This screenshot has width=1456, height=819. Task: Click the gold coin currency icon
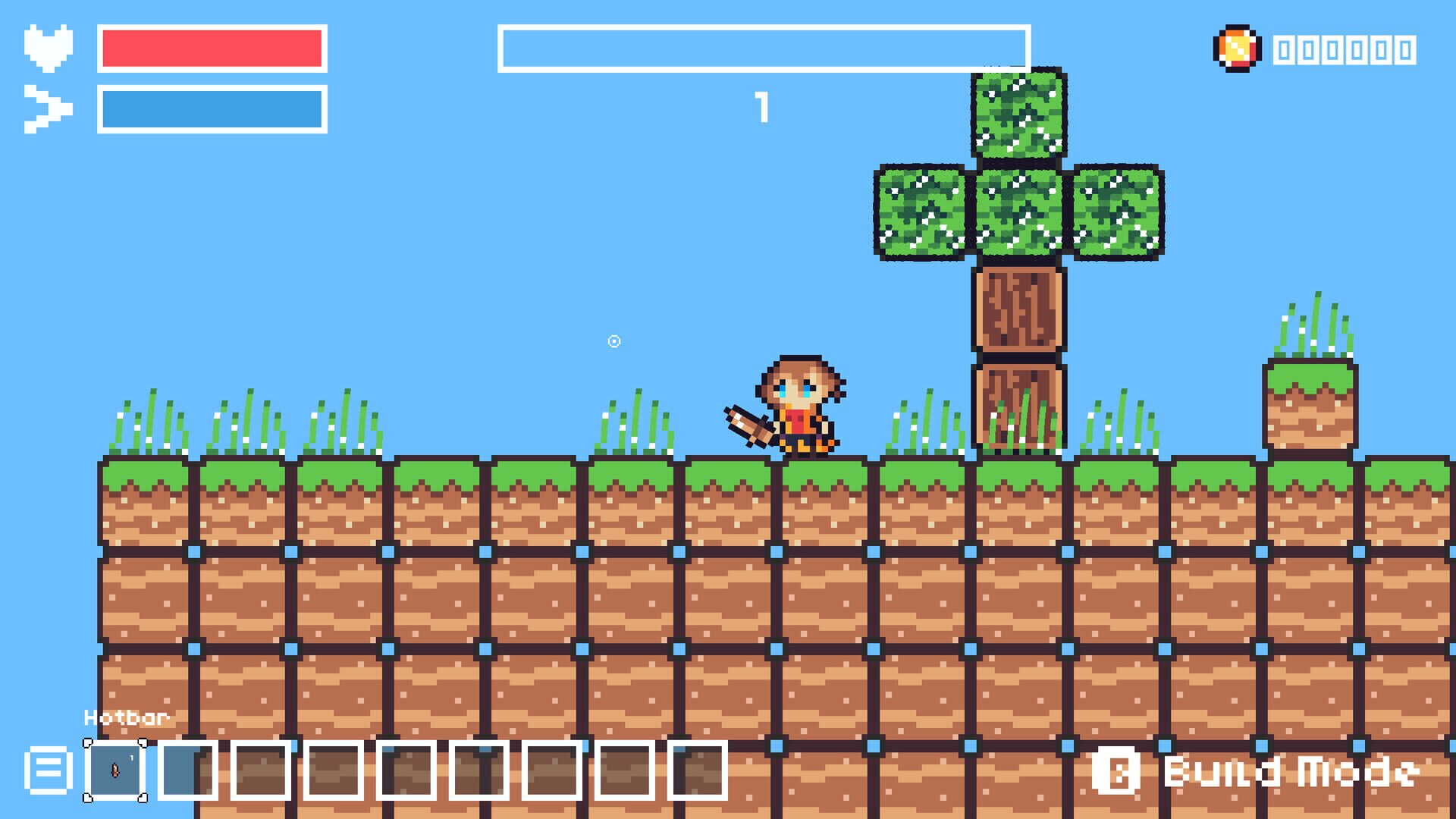pyautogui.click(x=1238, y=47)
